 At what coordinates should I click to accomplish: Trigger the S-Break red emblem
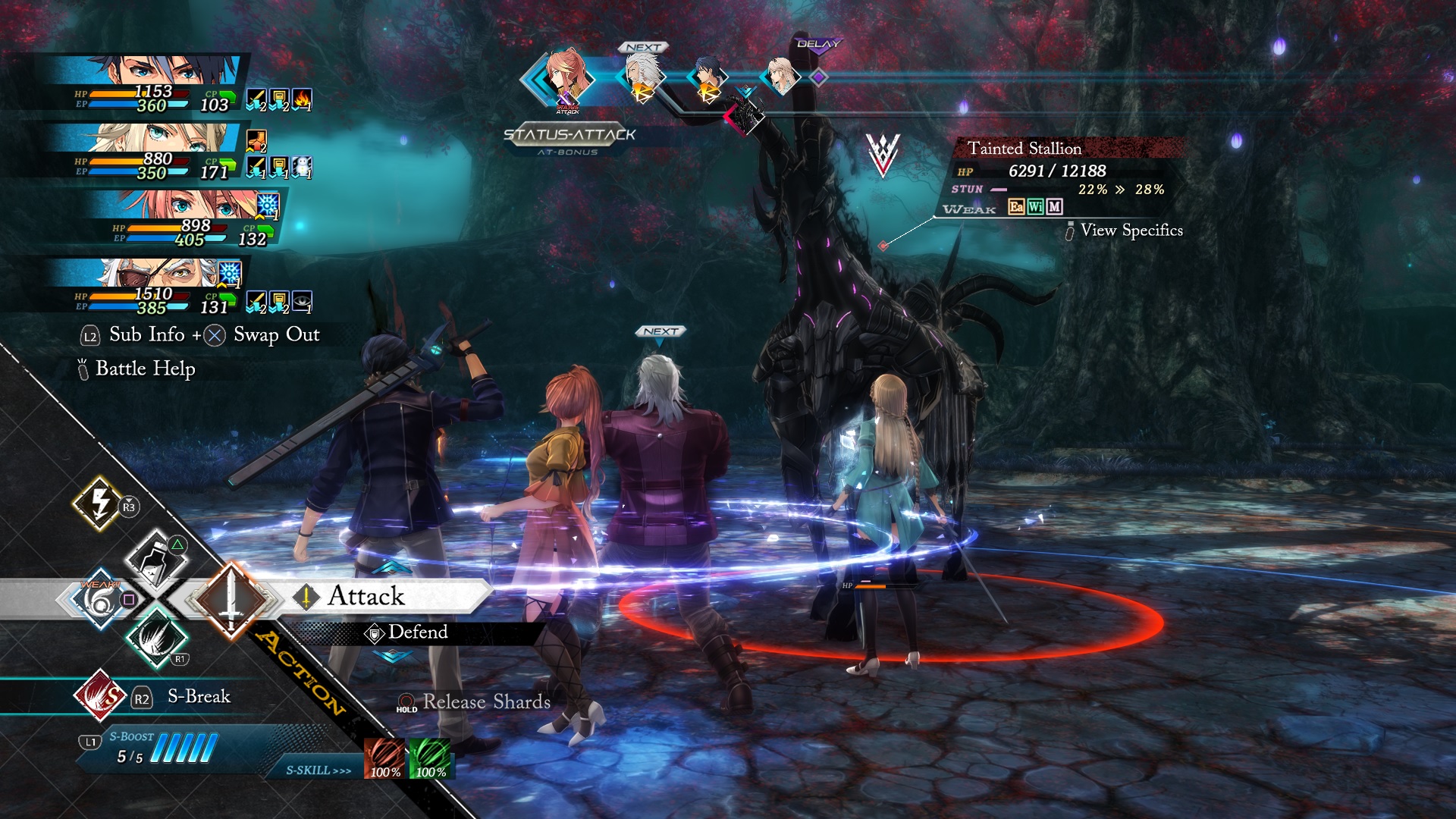pos(99,695)
